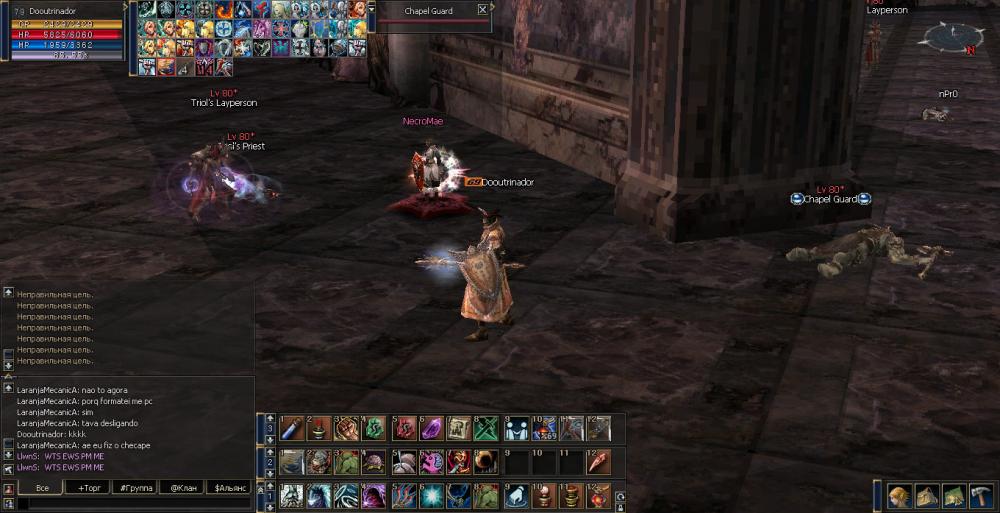
Task: Show the @Клан clan chat tab
Action: 182,487
